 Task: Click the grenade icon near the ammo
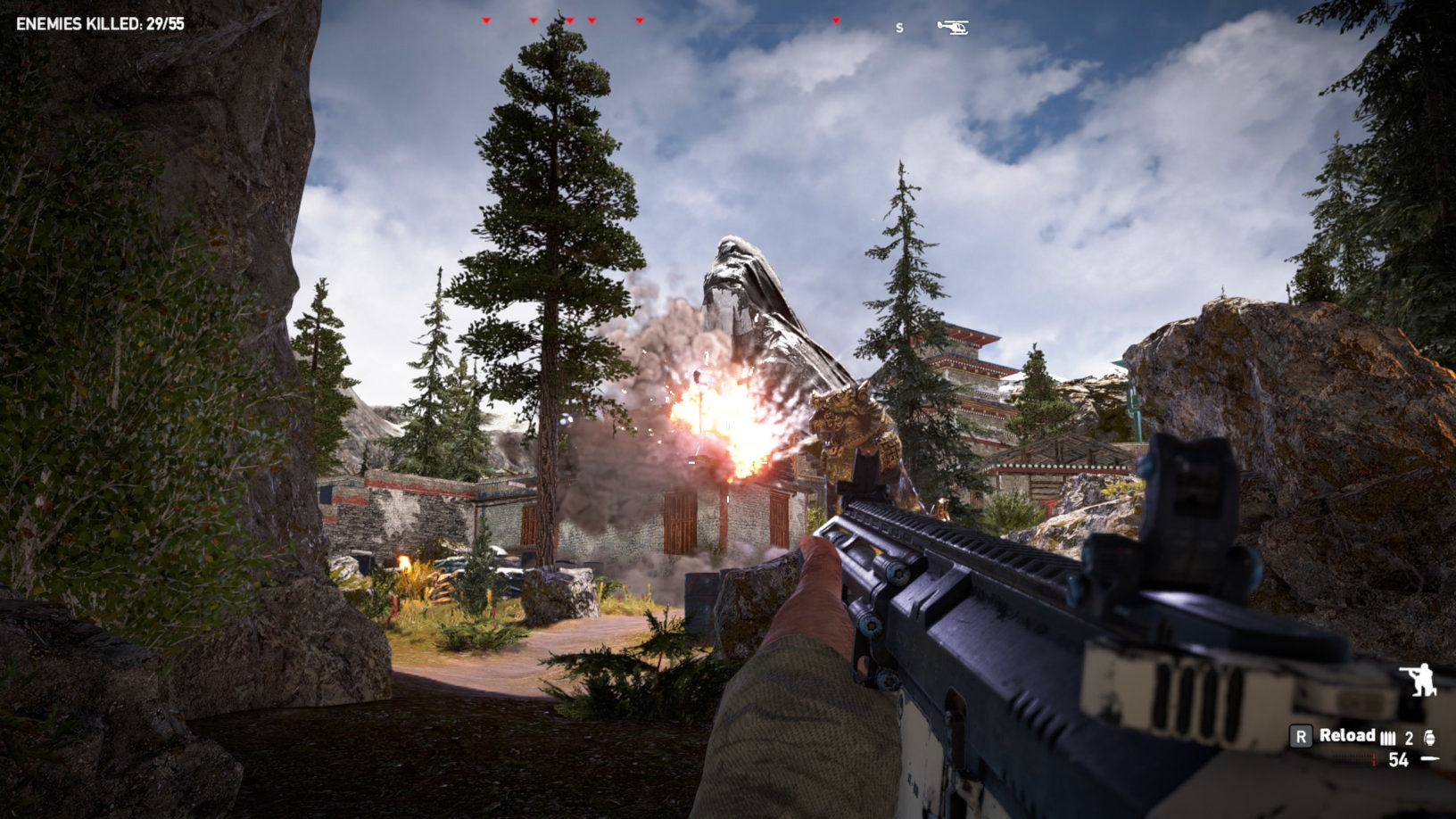(x=1431, y=737)
